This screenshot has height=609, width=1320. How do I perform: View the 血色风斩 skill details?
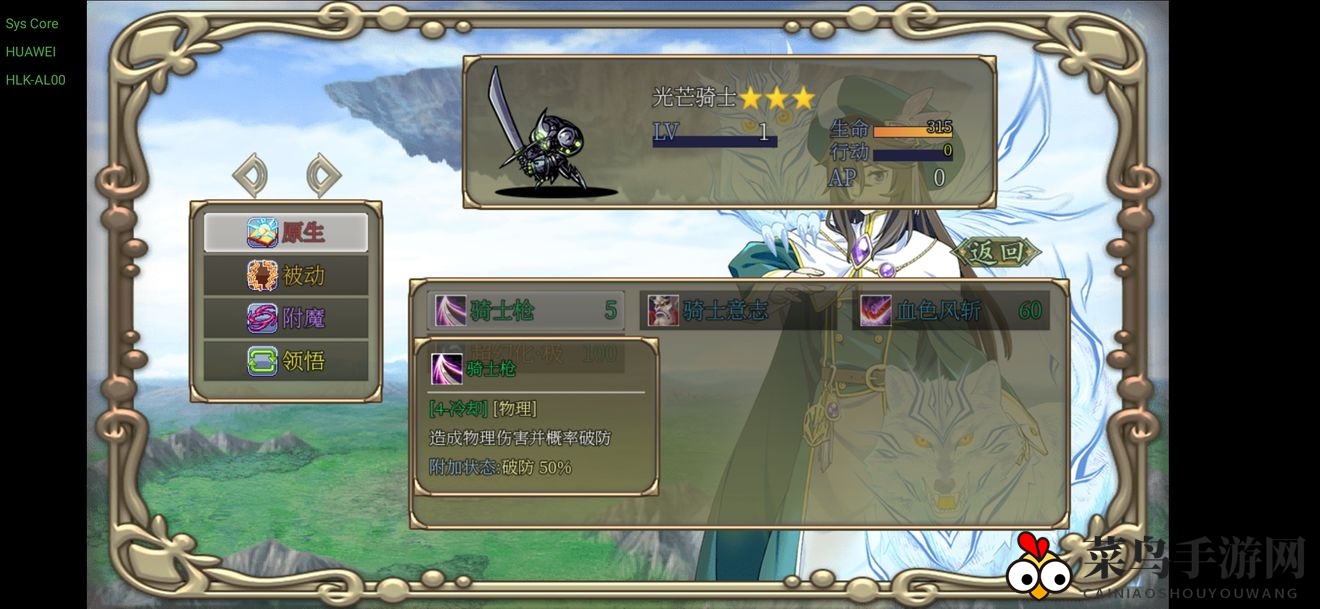point(952,311)
